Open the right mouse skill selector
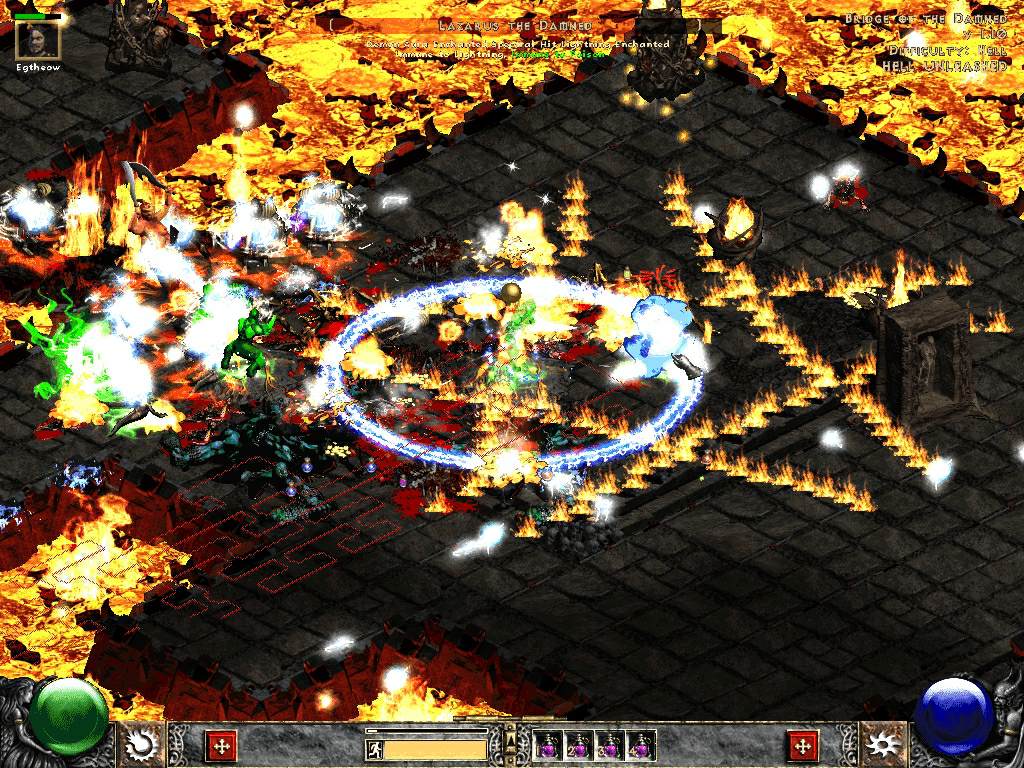 pos(883,745)
